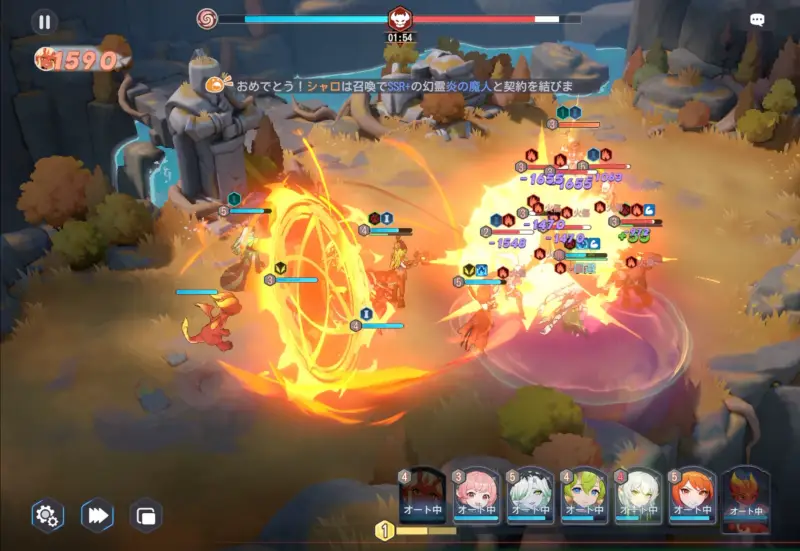Click the overlapping windows button
Viewport: 800px width, 551px height.
[146, 515]
